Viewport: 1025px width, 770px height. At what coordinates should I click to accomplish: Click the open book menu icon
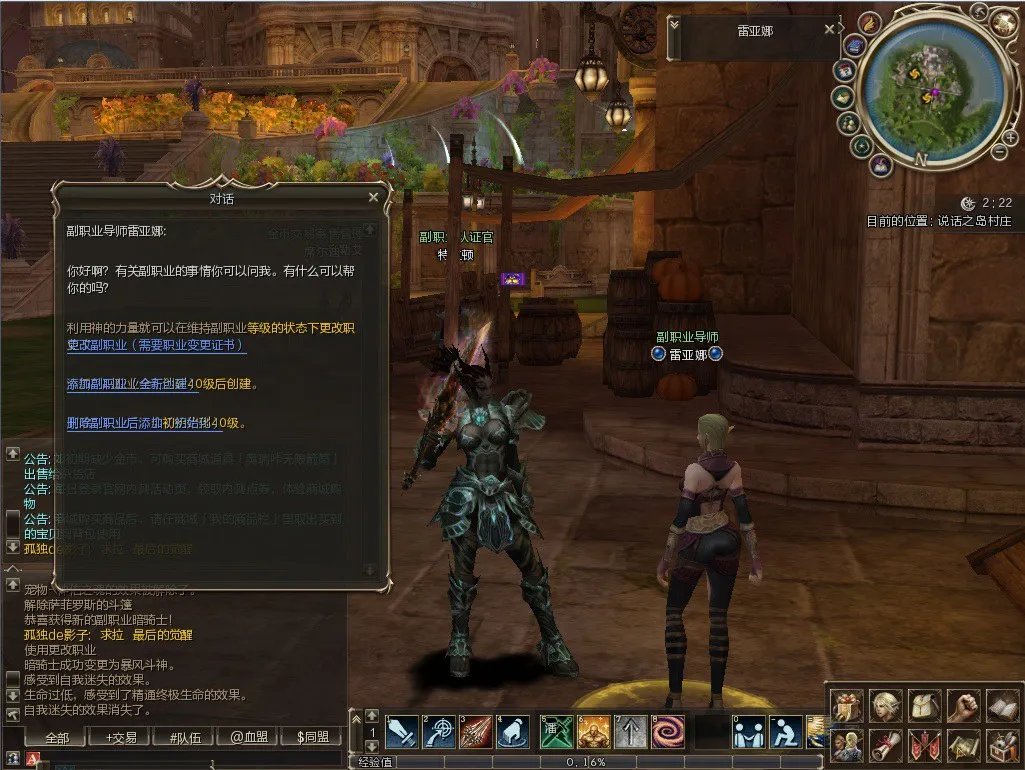(1002, 706)
